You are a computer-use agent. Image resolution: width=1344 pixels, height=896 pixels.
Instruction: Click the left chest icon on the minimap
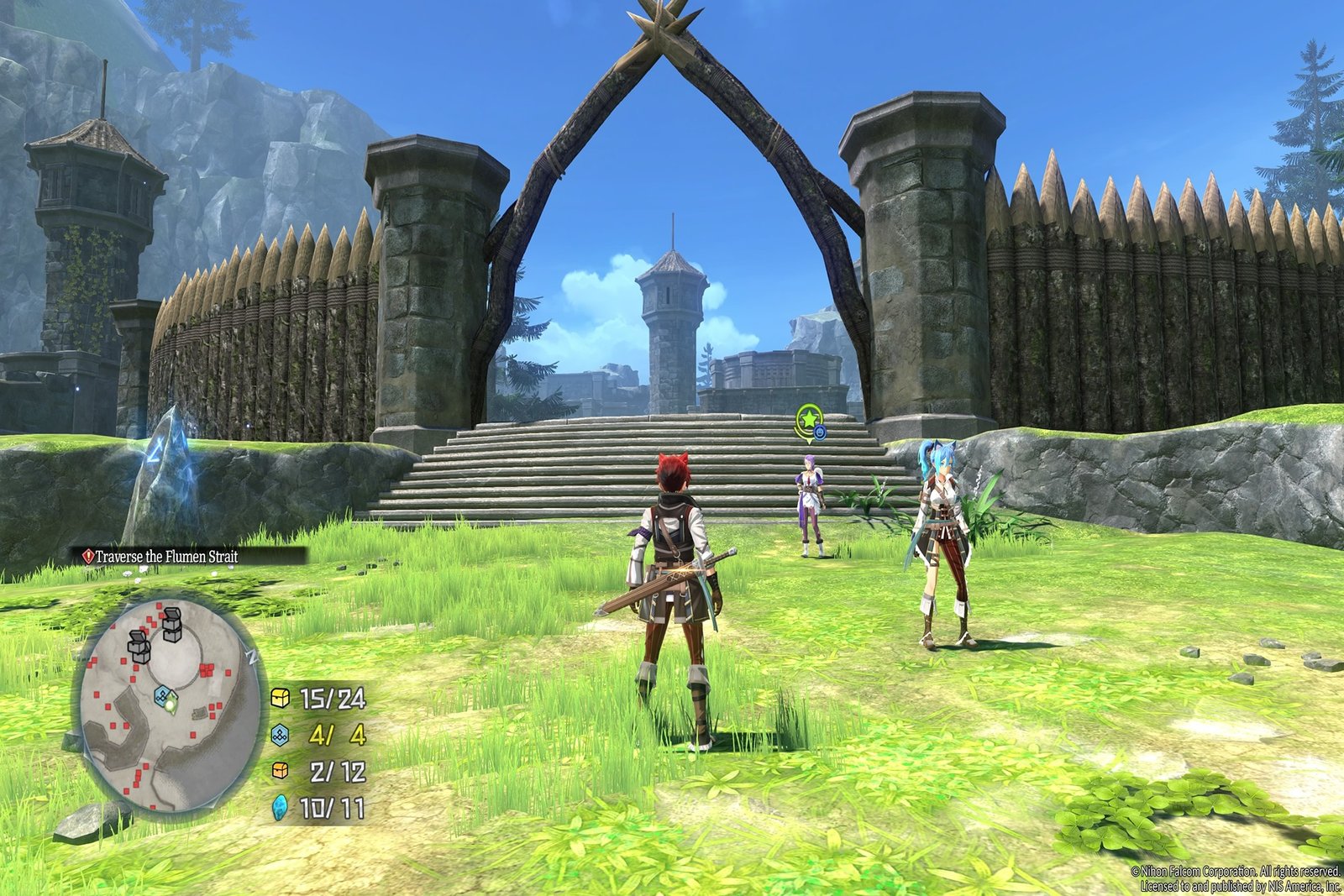[x=139, y=647]
